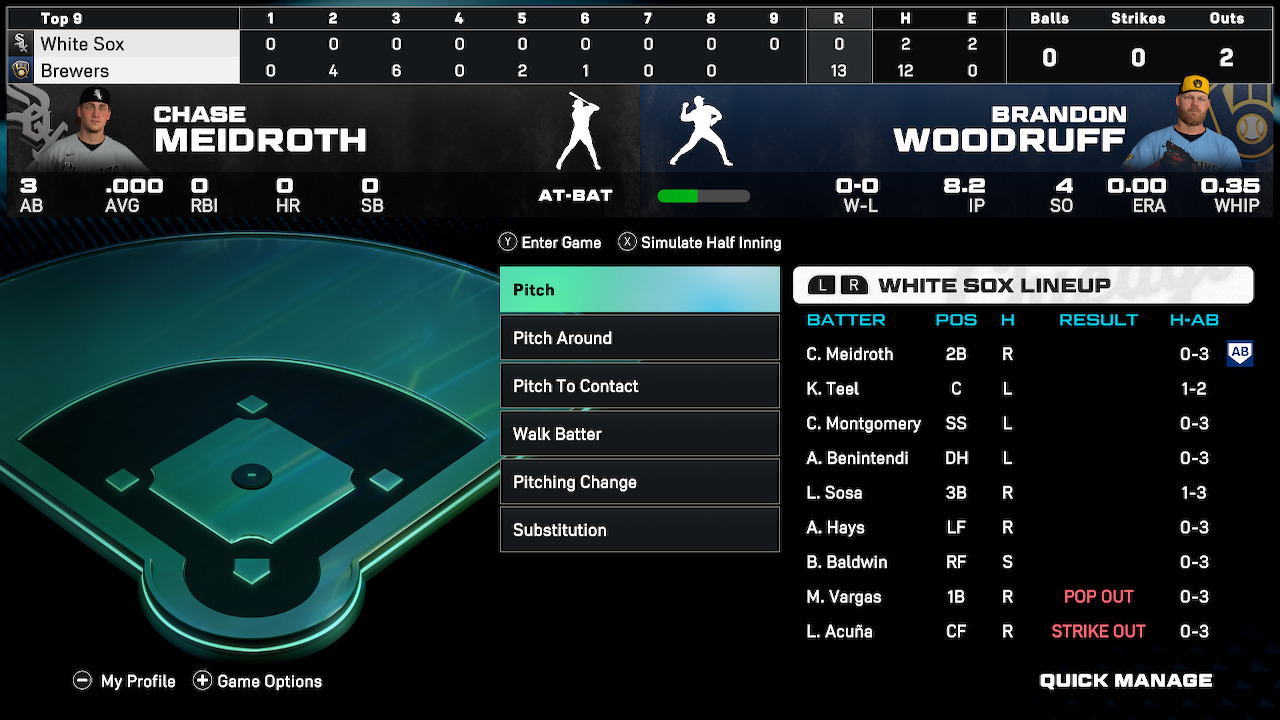Viewport: 1280px width, 720px height.
Task: Open the Substitution menu
Action: [x=639, y=530]
